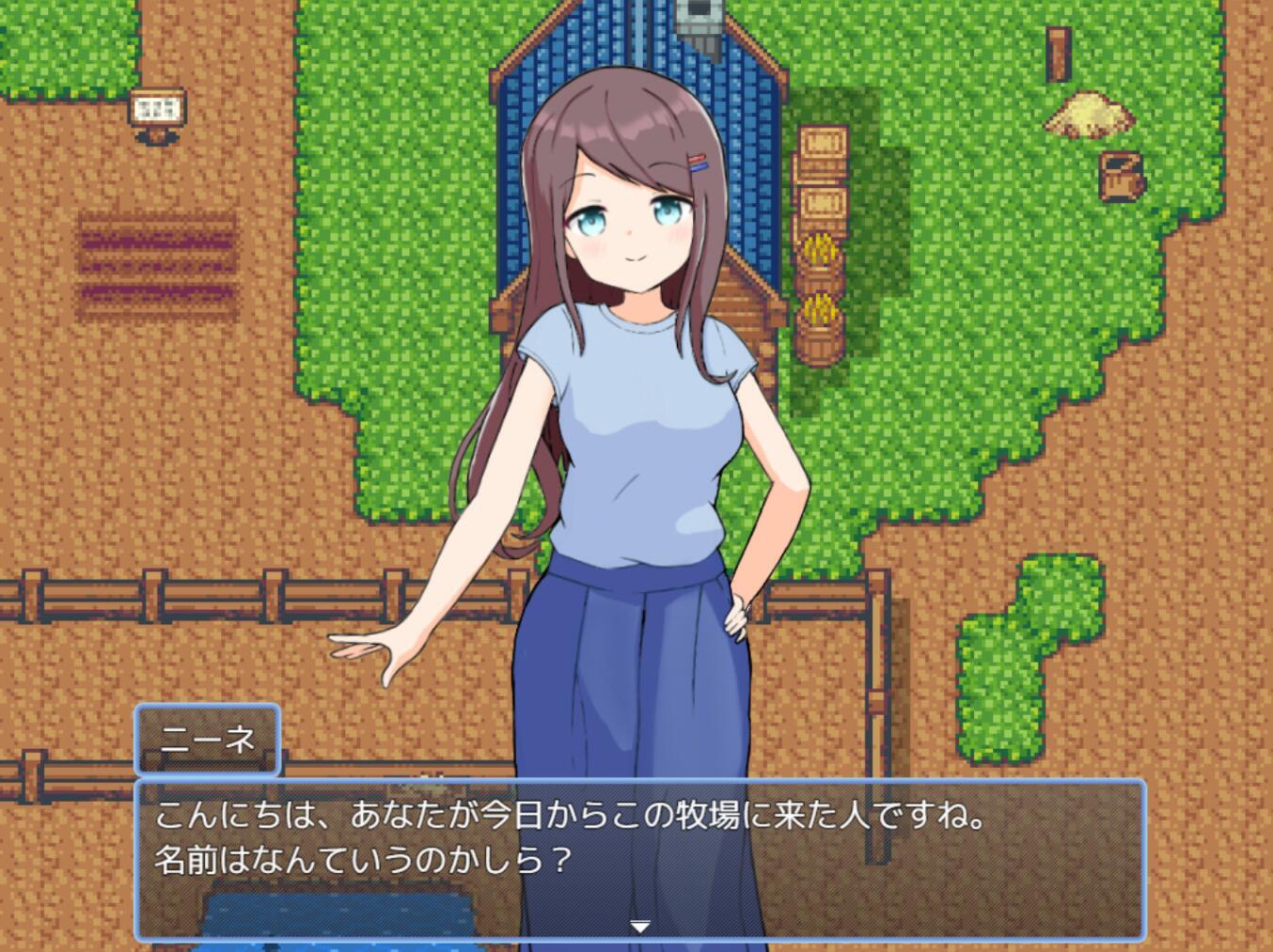Click the continue arrow below the dialogue
This screenshot has height=952, width=1273.
[x=640, y=926]
